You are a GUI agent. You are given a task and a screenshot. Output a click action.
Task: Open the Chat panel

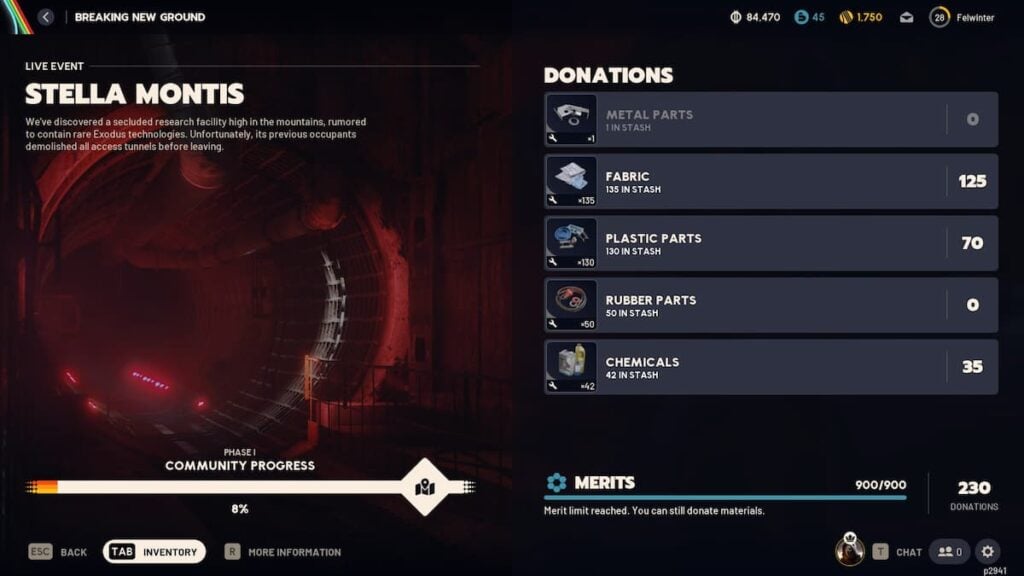point(897,552)
